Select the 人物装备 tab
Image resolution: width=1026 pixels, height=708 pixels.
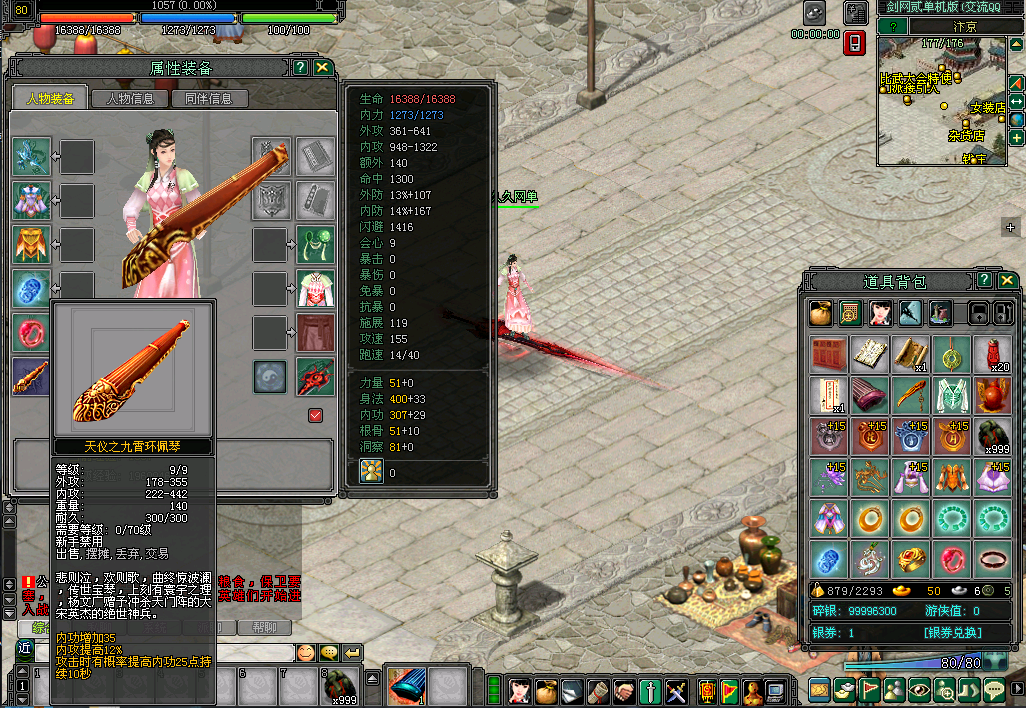click(x=50, y=98)
